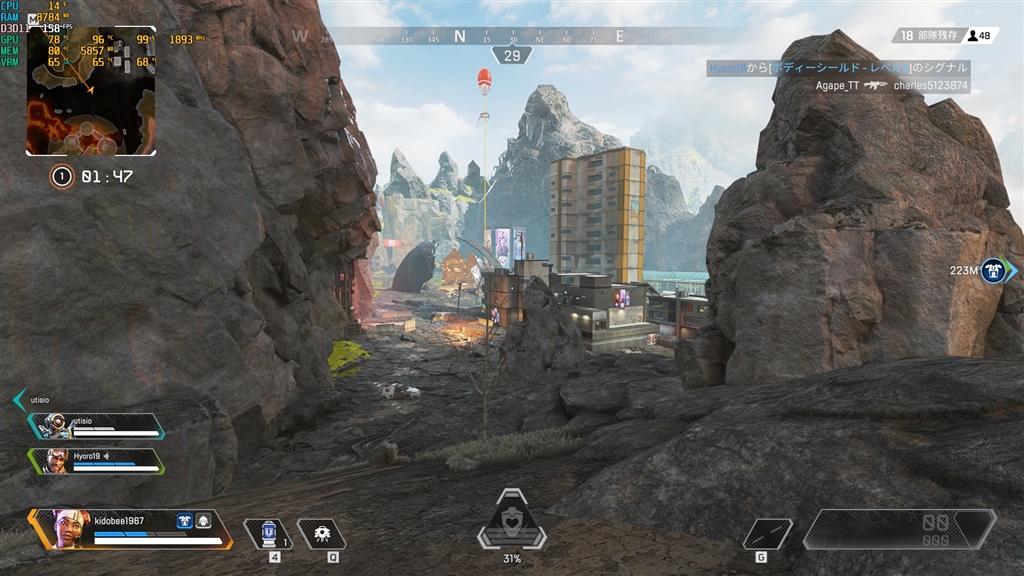Select teammate Hyoro19's squad card
1024x576 pixels.
click(97, 460)
